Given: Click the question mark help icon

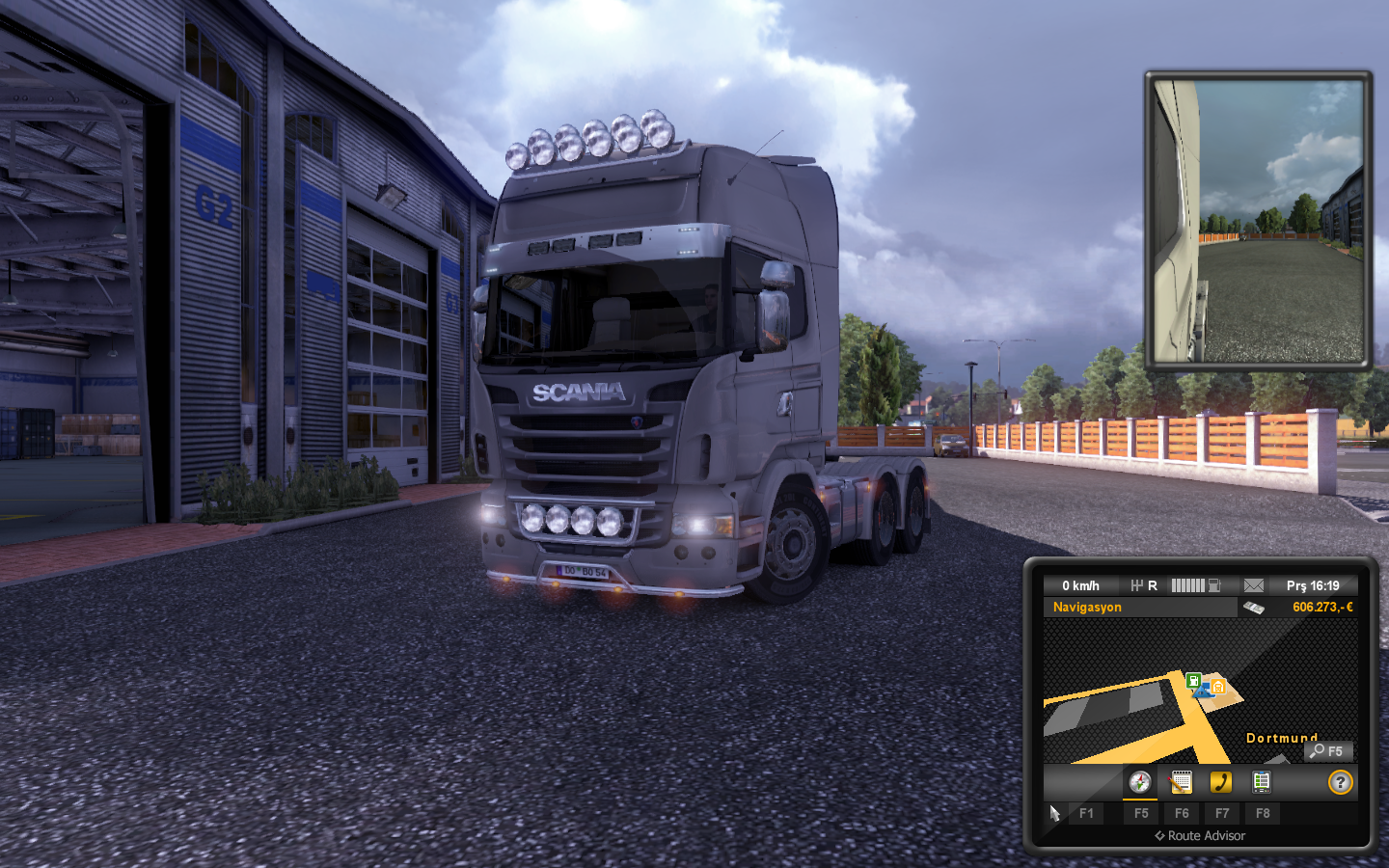Looking at the screenshot, I should click(x=1340, y=782).
